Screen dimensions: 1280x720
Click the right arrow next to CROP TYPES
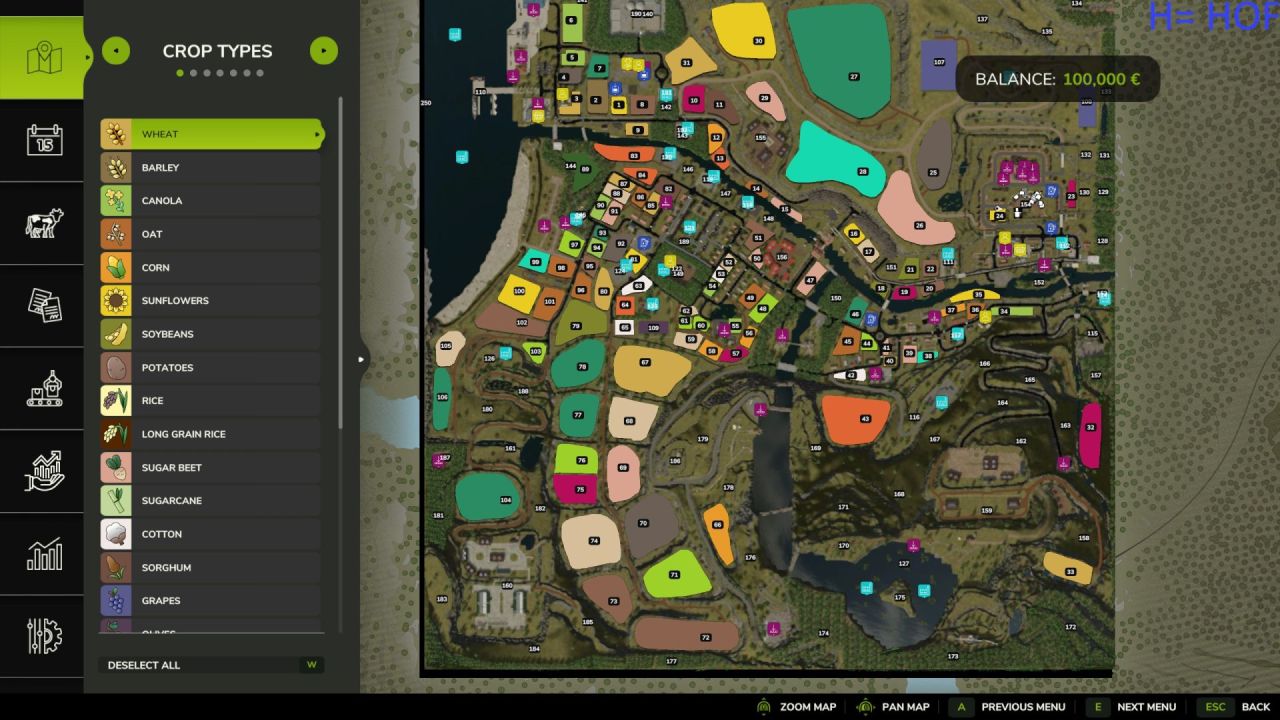click(x=323, y=50)
